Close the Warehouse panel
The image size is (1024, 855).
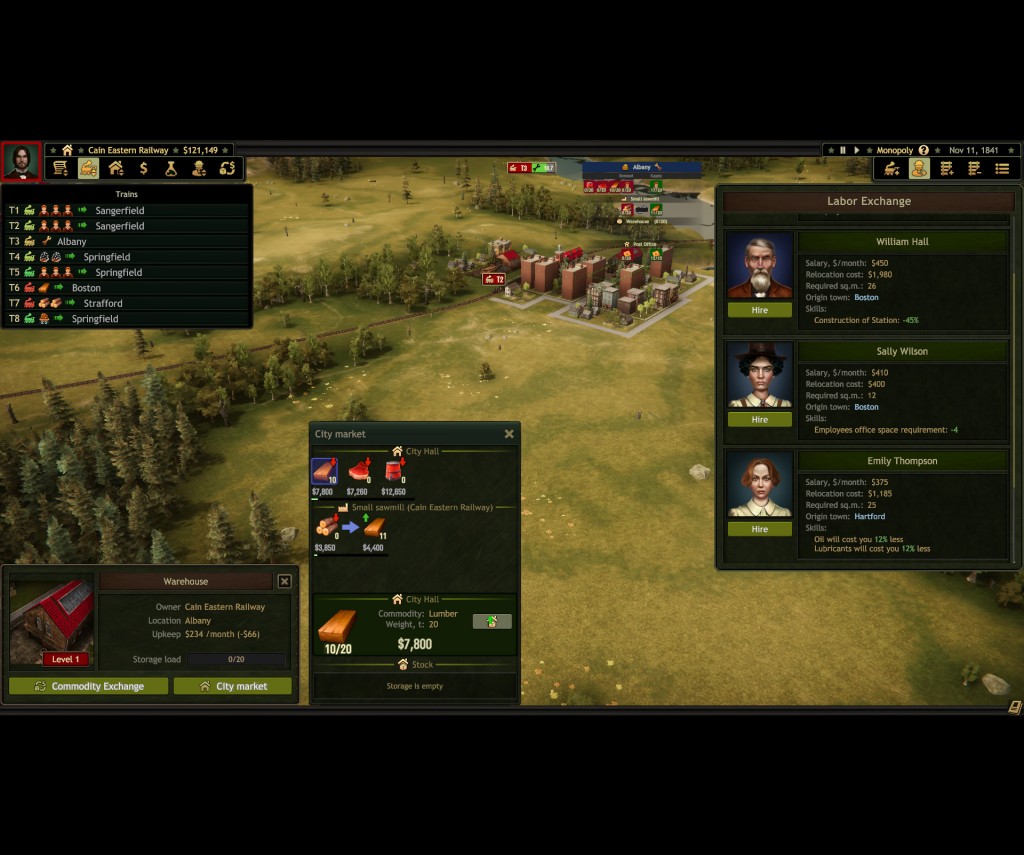tap(284, 581)
